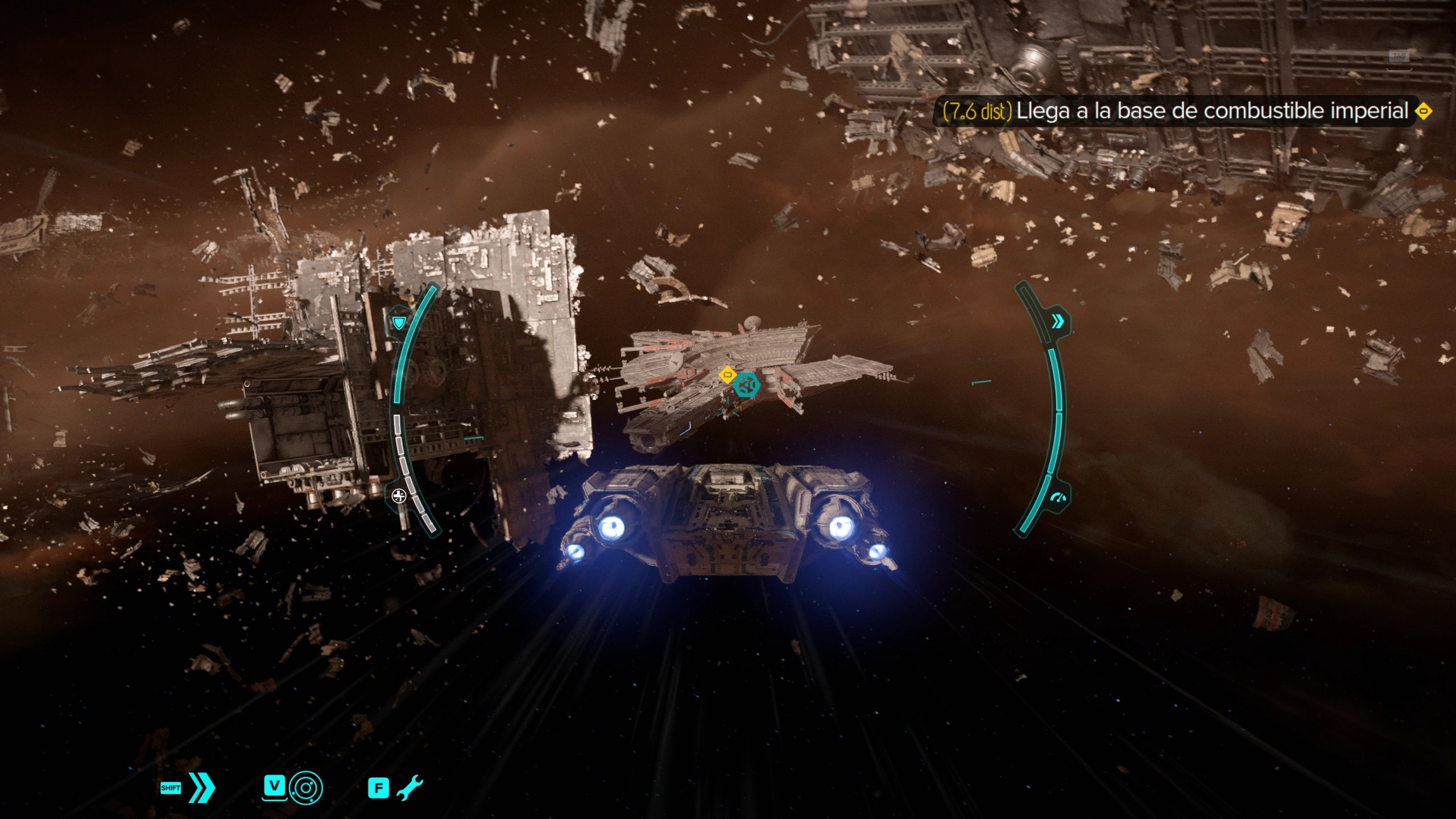Click the concentric-circles orbit icon
Image resolution: width=1456 pixels, height=819 pixels.
(x=305, y=788)
